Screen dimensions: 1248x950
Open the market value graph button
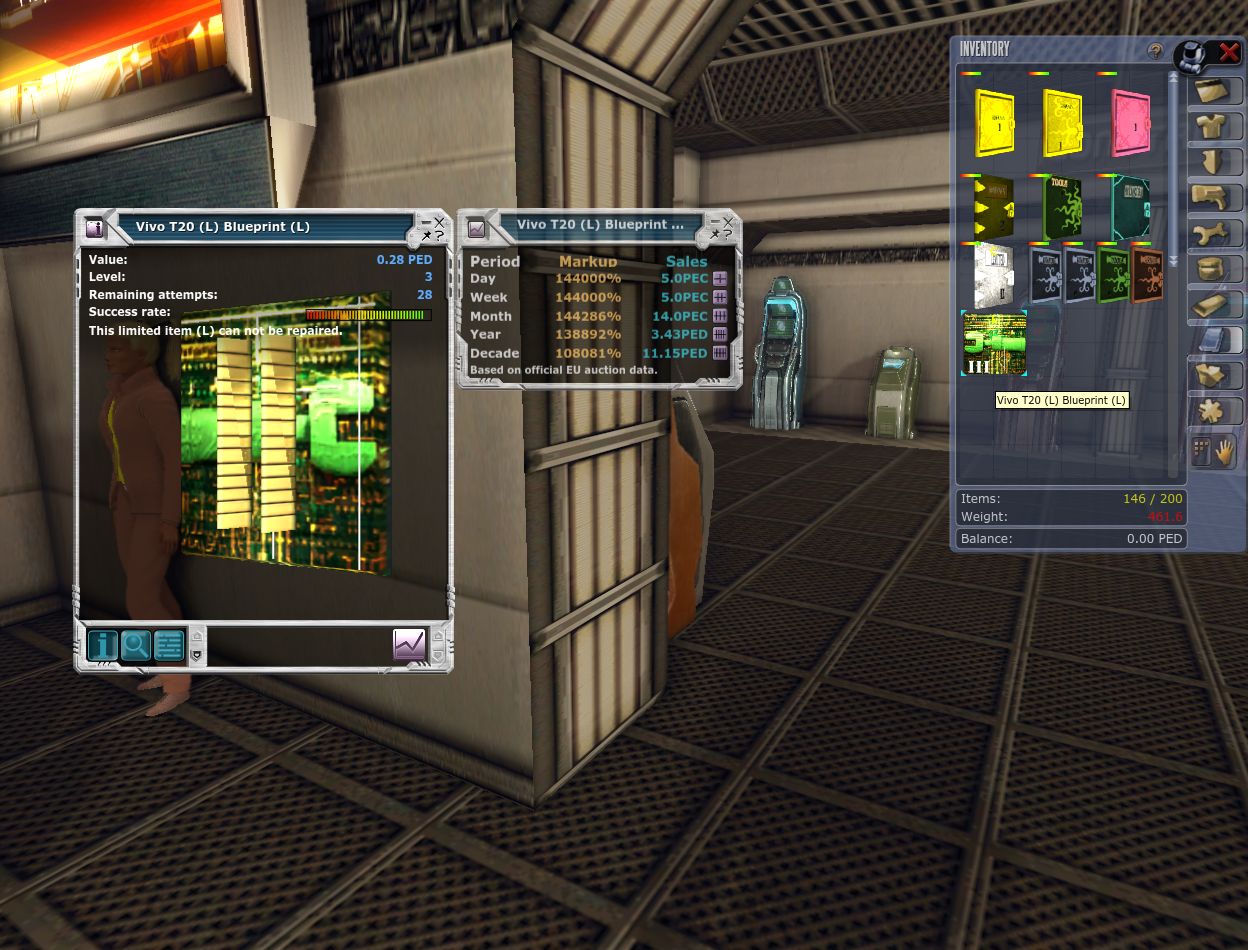pos(410,645)
